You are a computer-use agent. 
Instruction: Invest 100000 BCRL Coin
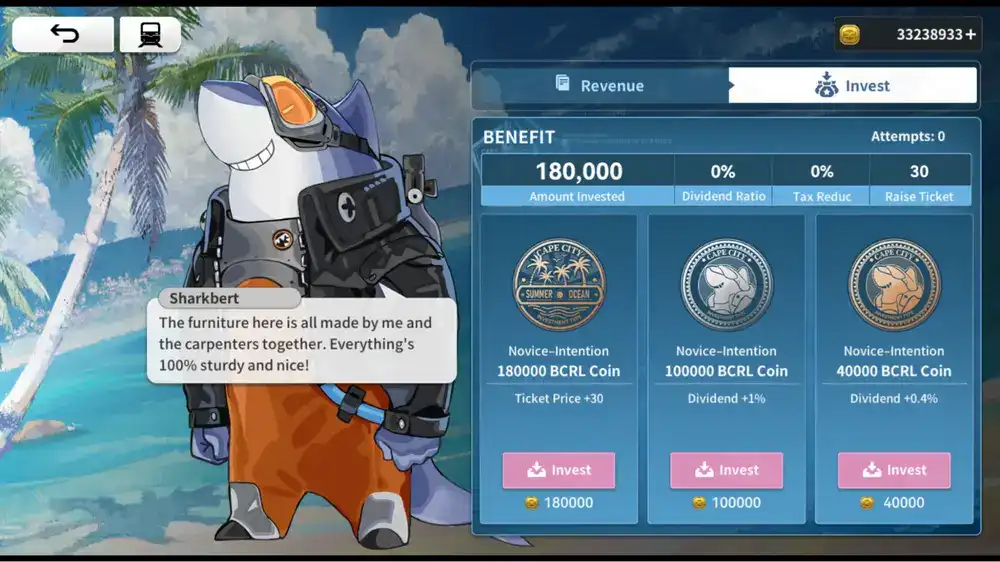pyautogui.click(x=726, y=470)
